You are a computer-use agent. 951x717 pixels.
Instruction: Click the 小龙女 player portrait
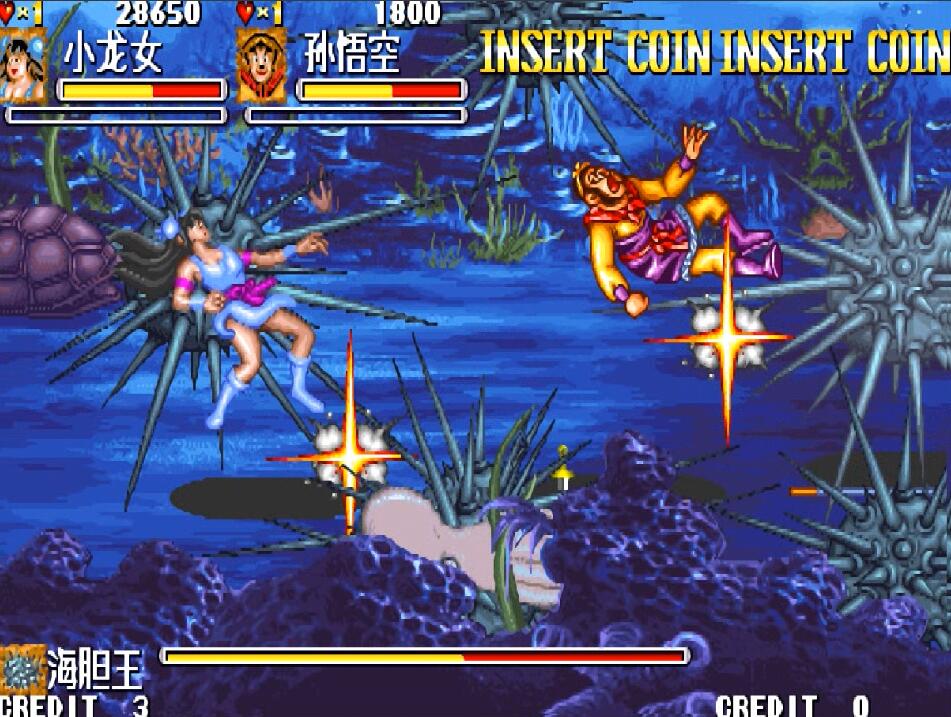(x=22, y=65)
